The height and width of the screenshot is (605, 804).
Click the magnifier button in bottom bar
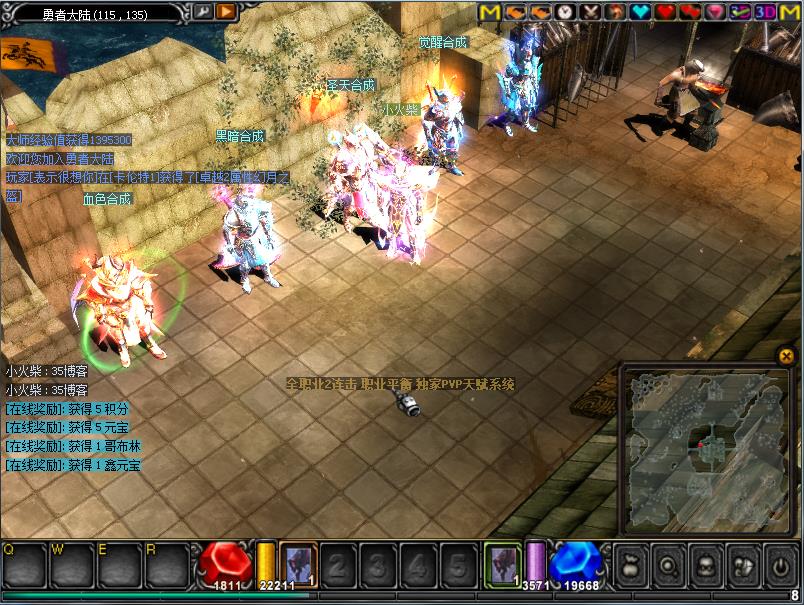[x=668, y=567]
